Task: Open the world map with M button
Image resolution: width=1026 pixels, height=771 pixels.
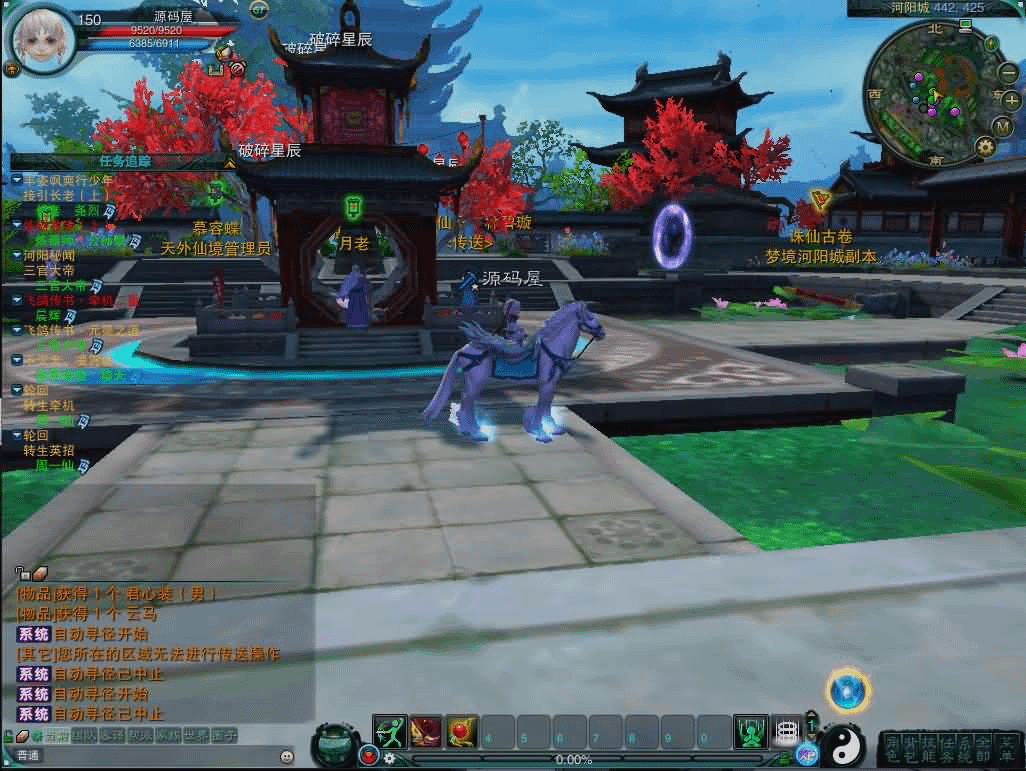Action: click(1003, 125)
